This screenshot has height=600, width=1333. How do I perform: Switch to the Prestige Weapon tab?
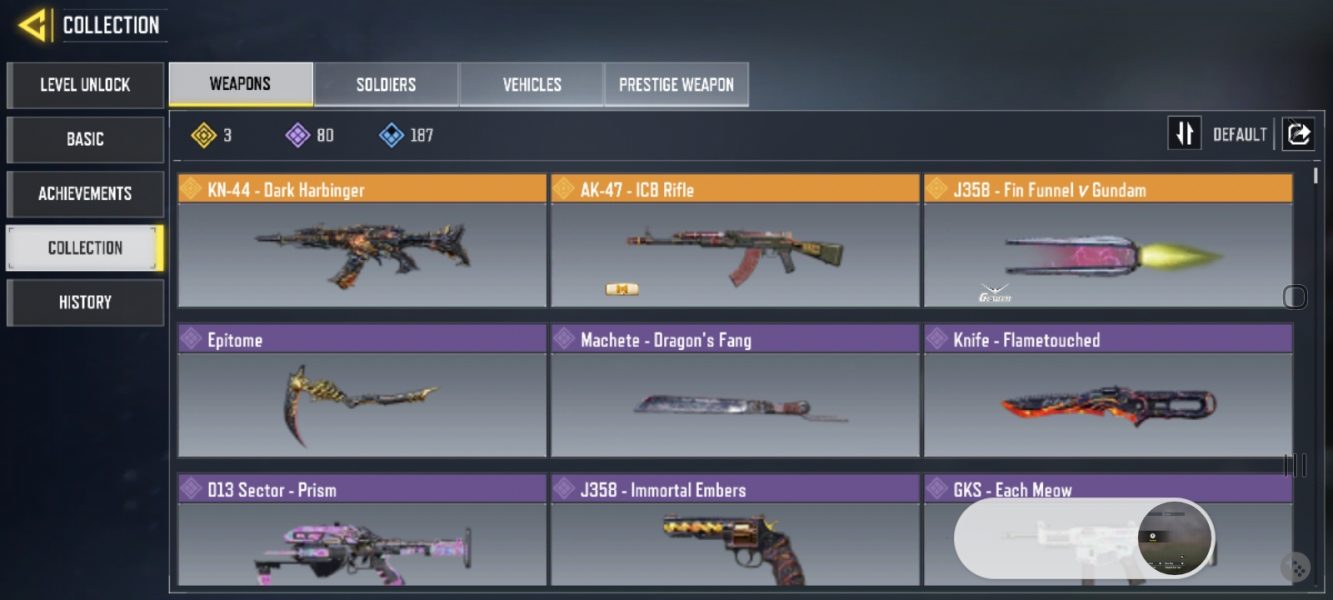(676, 85)
